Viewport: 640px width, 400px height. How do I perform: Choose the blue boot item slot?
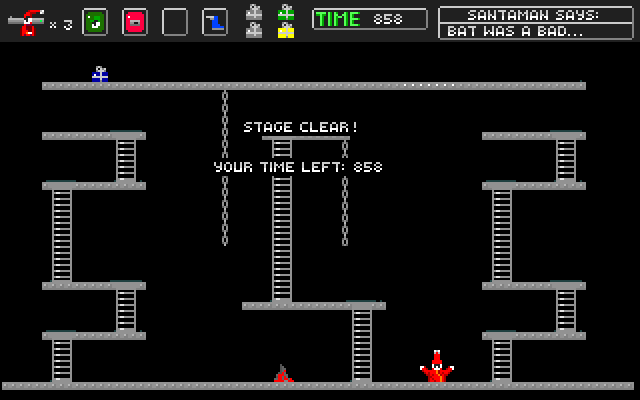coord(215,21)
